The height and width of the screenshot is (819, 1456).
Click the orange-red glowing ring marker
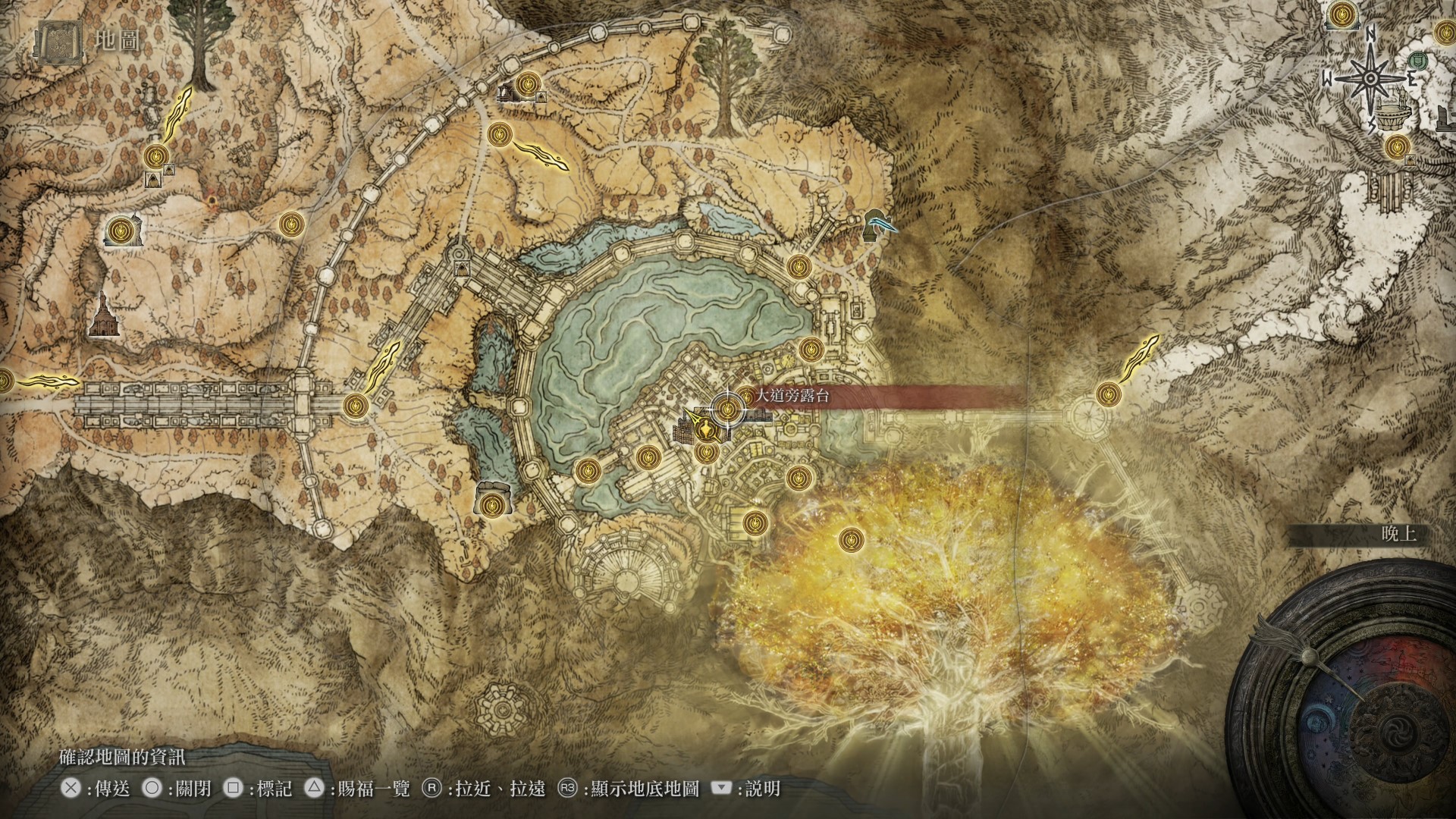[x=212, y=201]
